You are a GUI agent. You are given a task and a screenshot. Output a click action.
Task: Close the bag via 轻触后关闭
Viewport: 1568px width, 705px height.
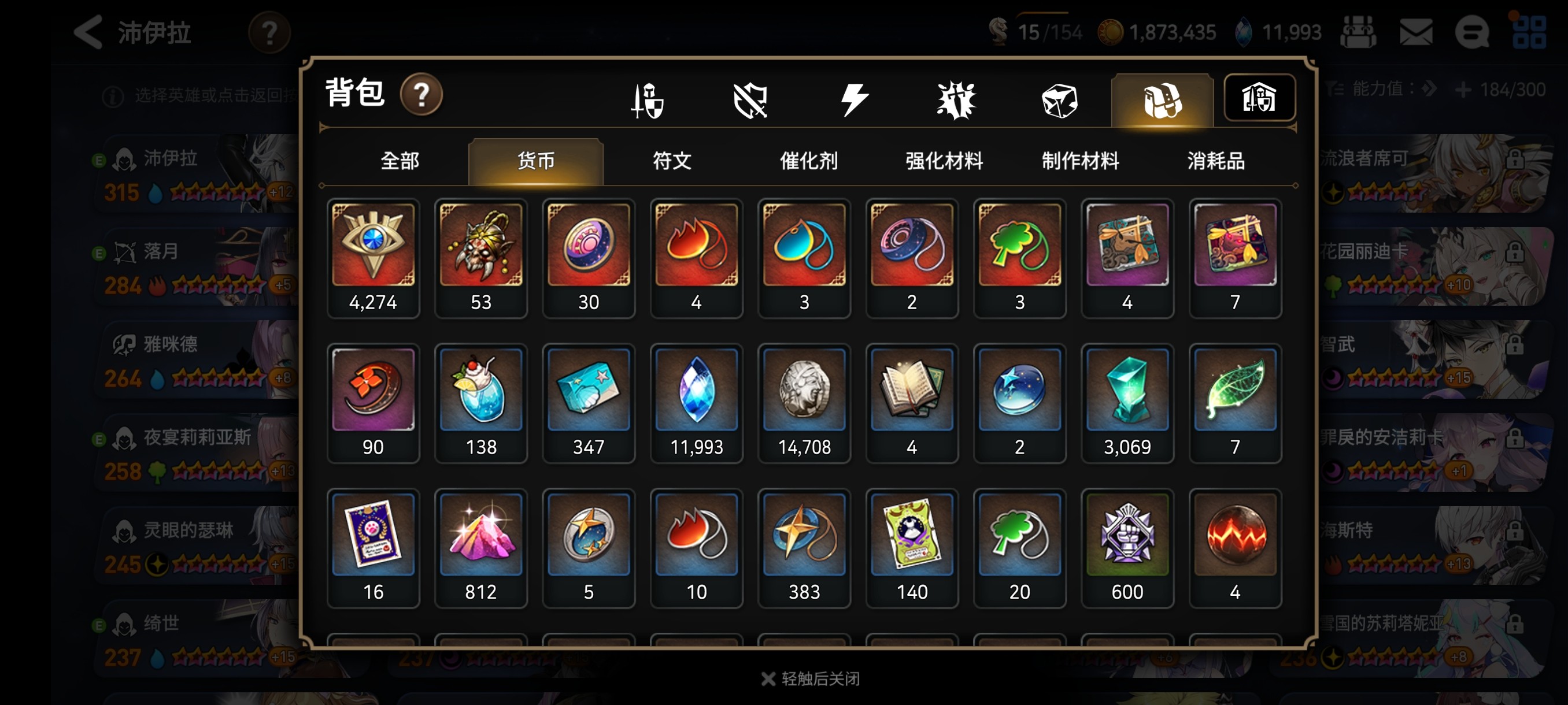811,678
